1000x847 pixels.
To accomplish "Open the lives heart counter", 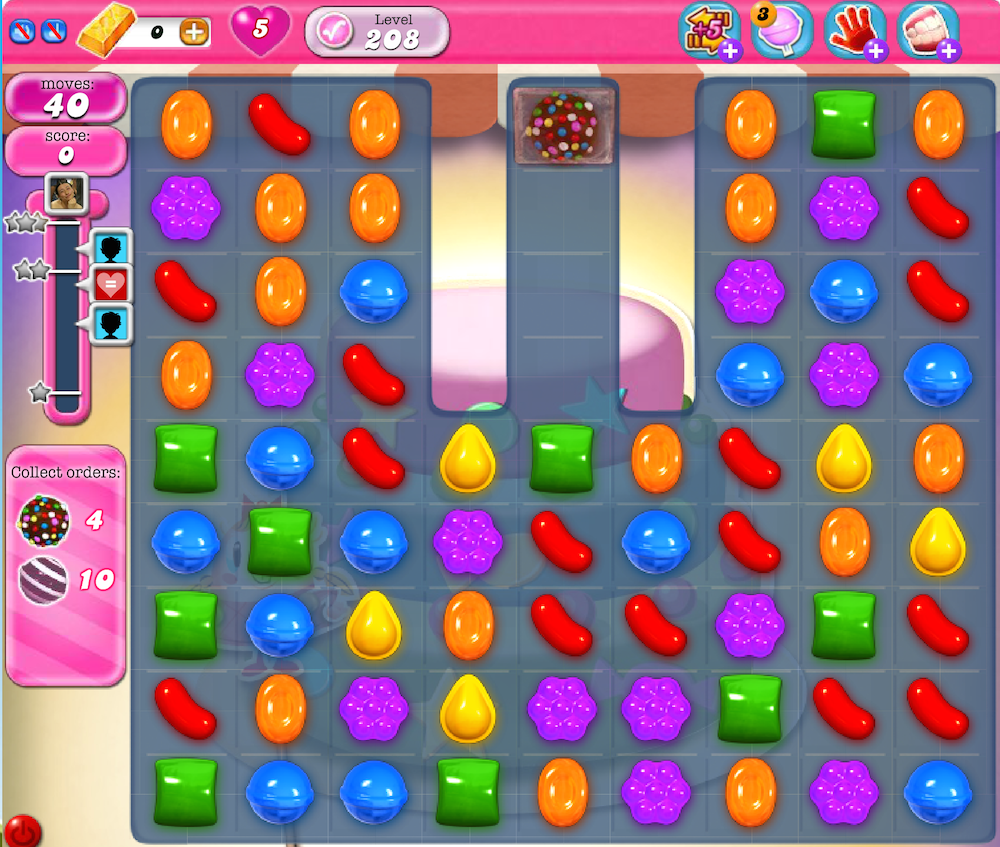I will point(260,30).
